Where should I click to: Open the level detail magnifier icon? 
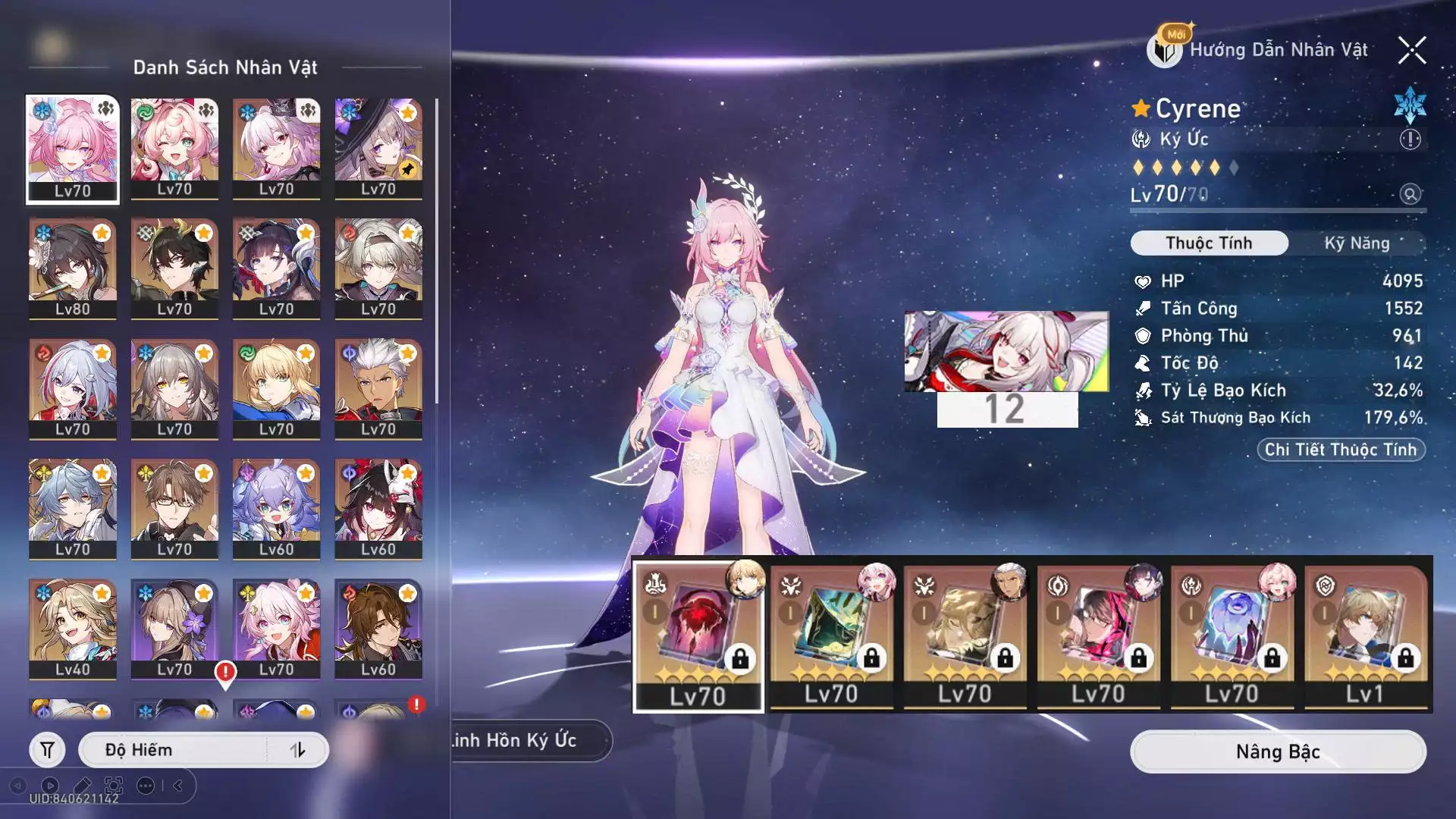click(x=1410, y=194)
